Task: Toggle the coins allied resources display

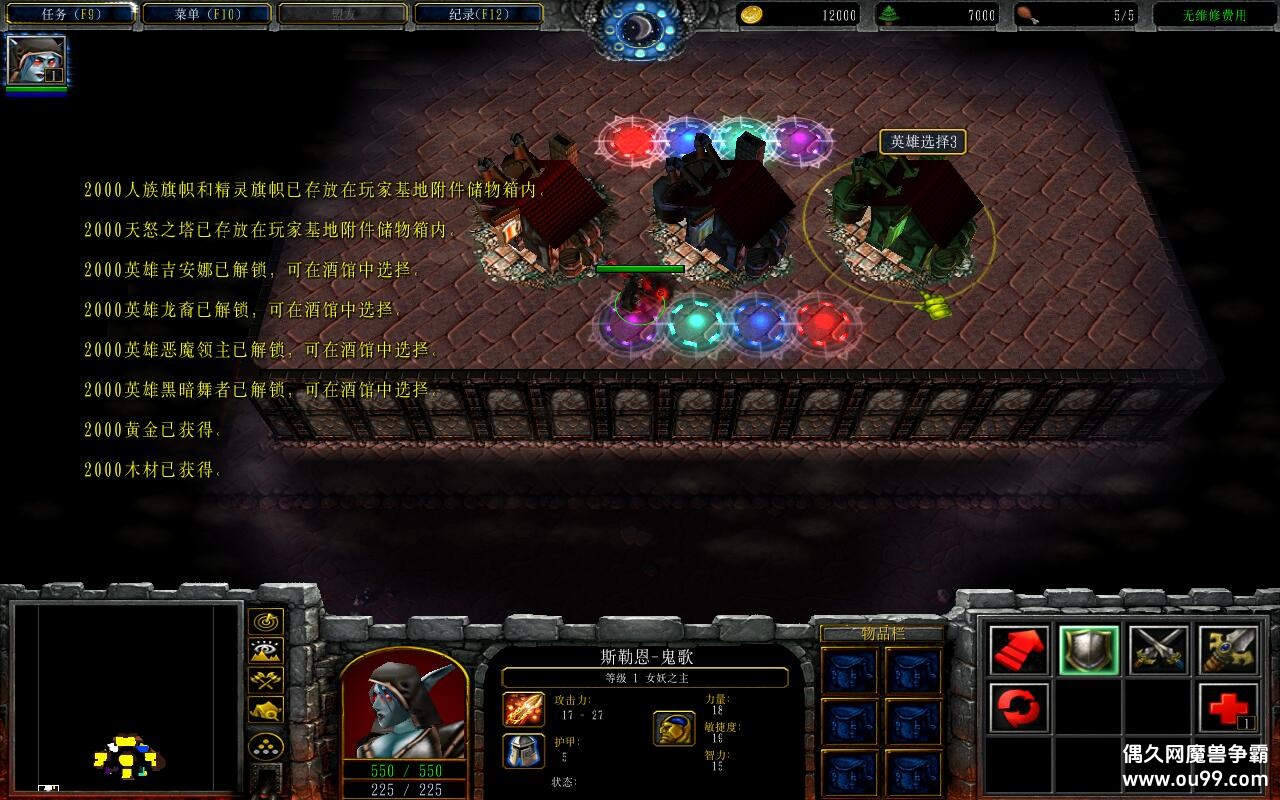Action: 265,744
